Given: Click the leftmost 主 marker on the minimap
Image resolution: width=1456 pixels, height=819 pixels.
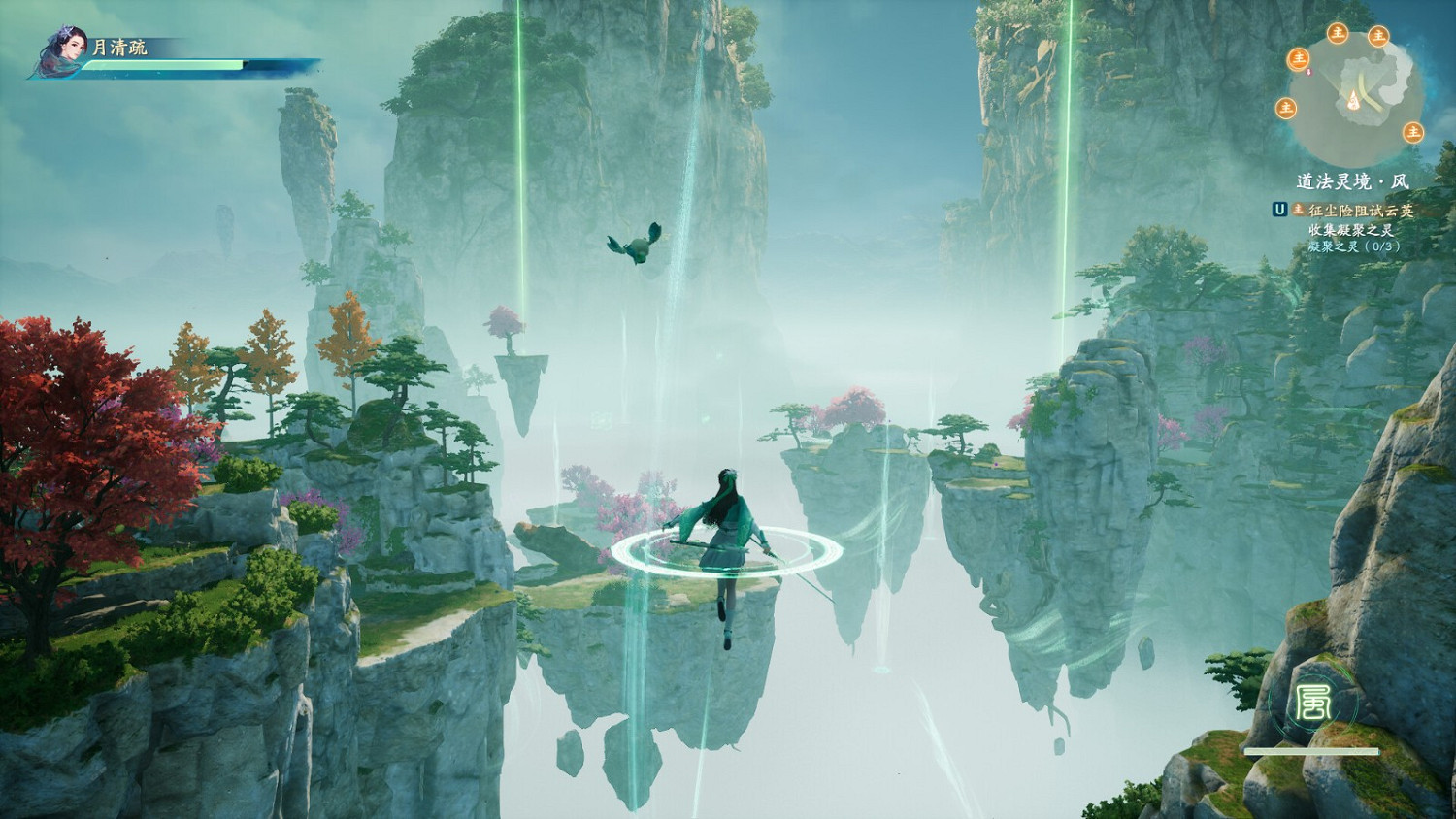Looking at the screenshot, I should 1286,107.
